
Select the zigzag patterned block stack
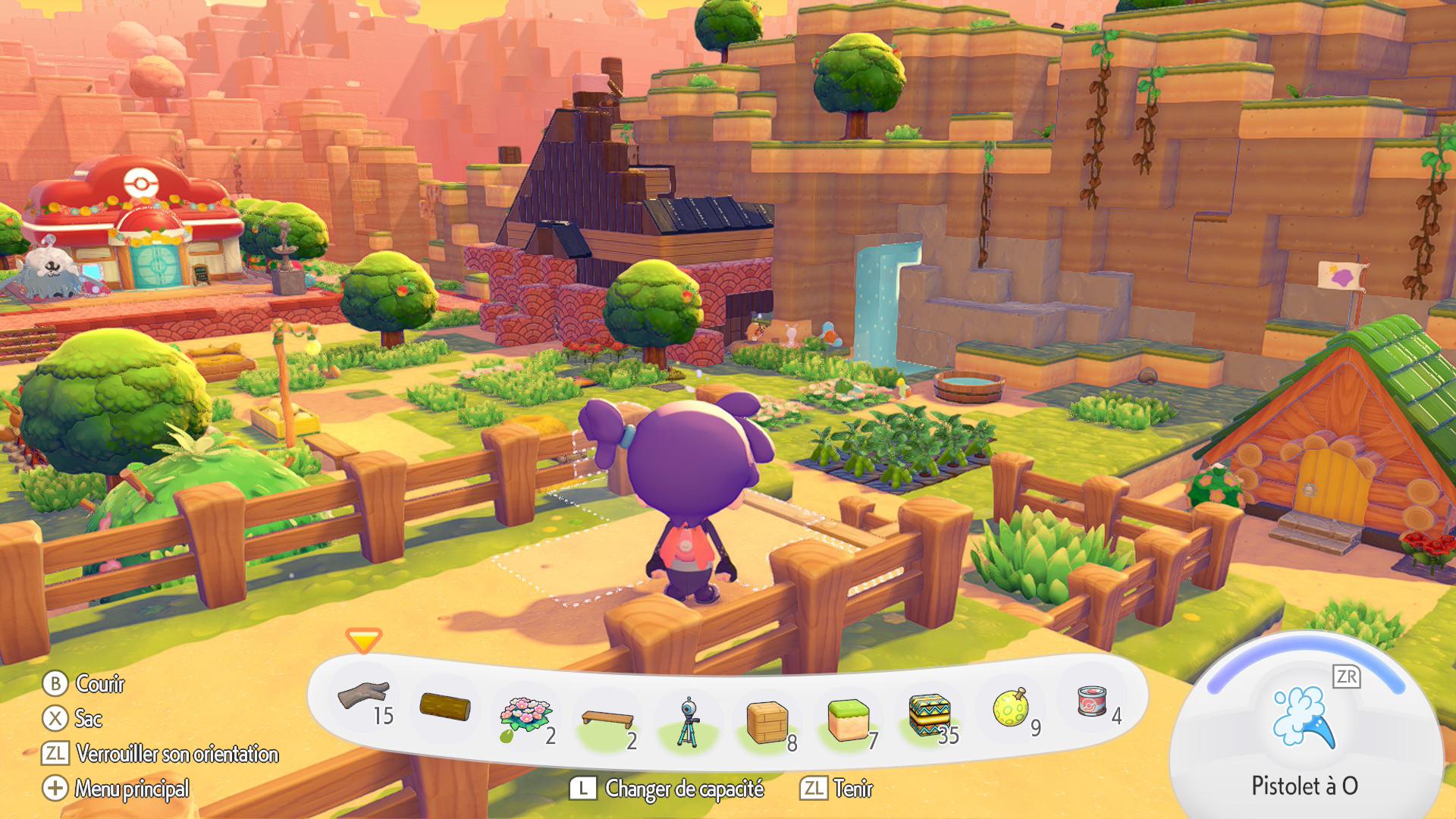pyautogui.click(x=930, y=715)
